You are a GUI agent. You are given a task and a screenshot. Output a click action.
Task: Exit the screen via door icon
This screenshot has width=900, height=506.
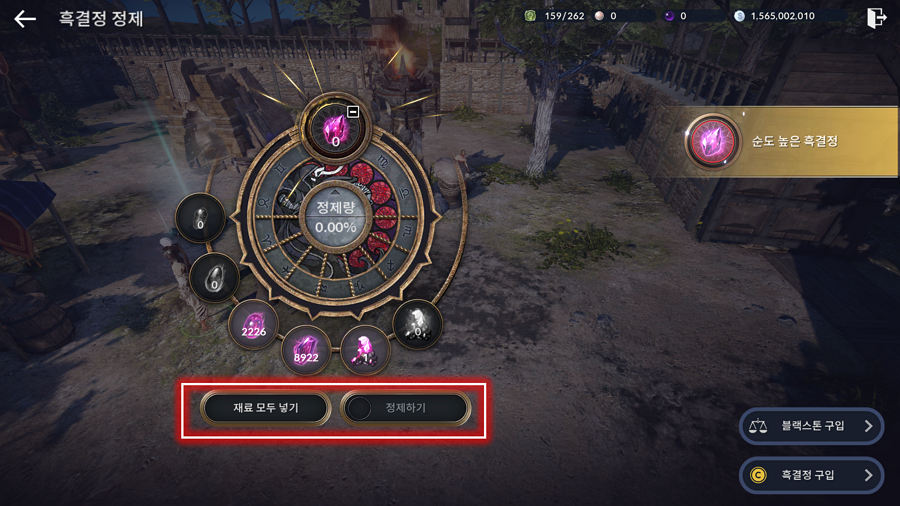[x=876, y=18]
